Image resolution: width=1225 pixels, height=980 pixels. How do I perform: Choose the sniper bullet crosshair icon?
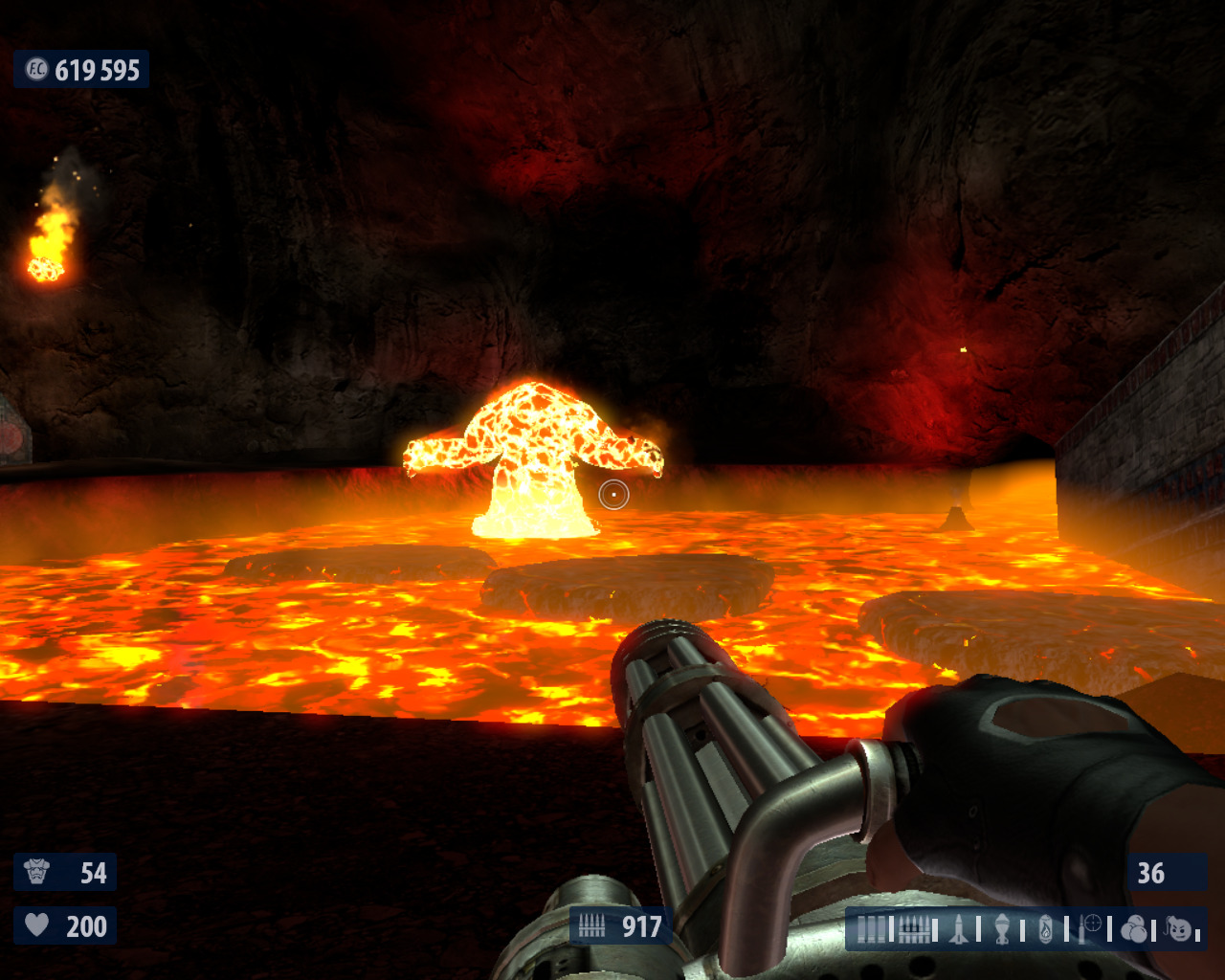[1090, 928]
